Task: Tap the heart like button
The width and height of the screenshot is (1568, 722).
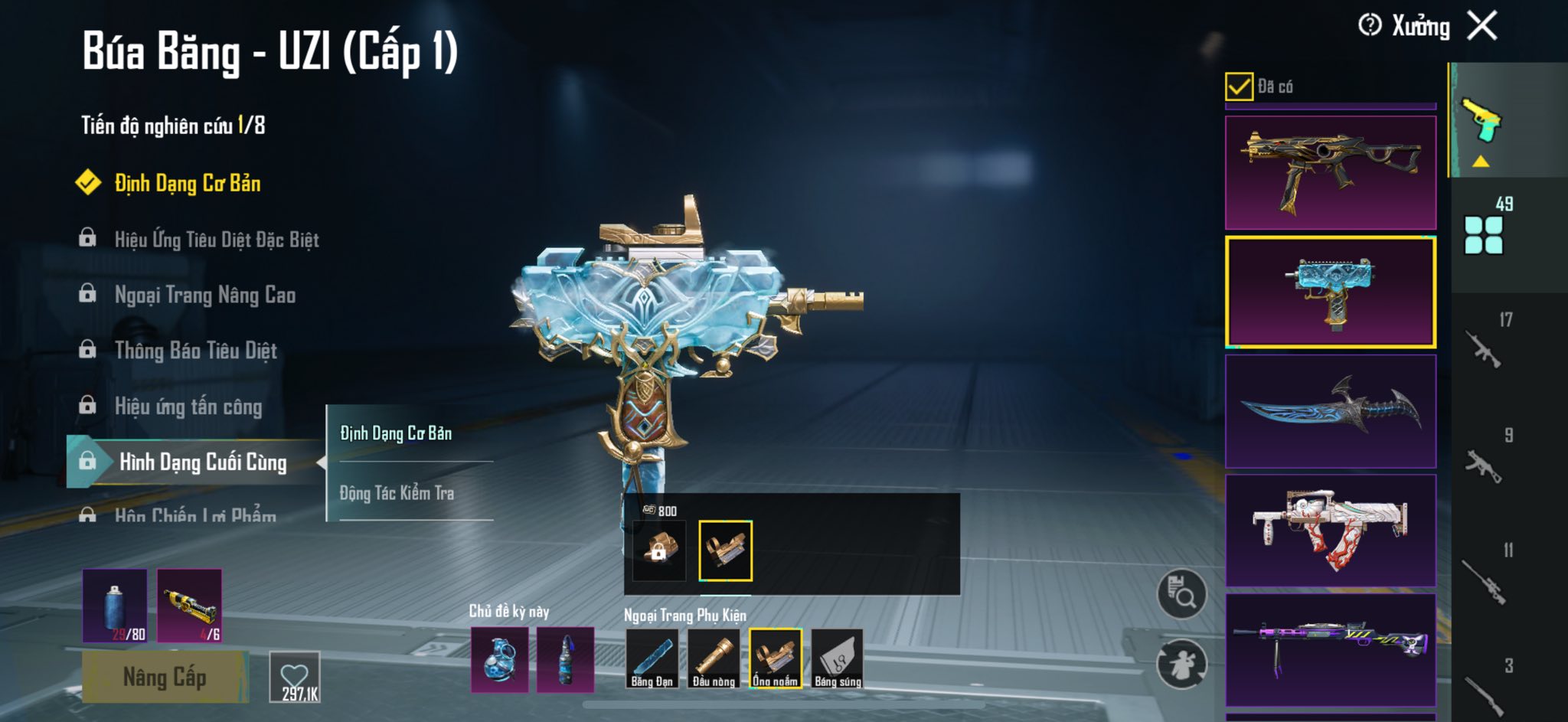Action: pos(295,677)
